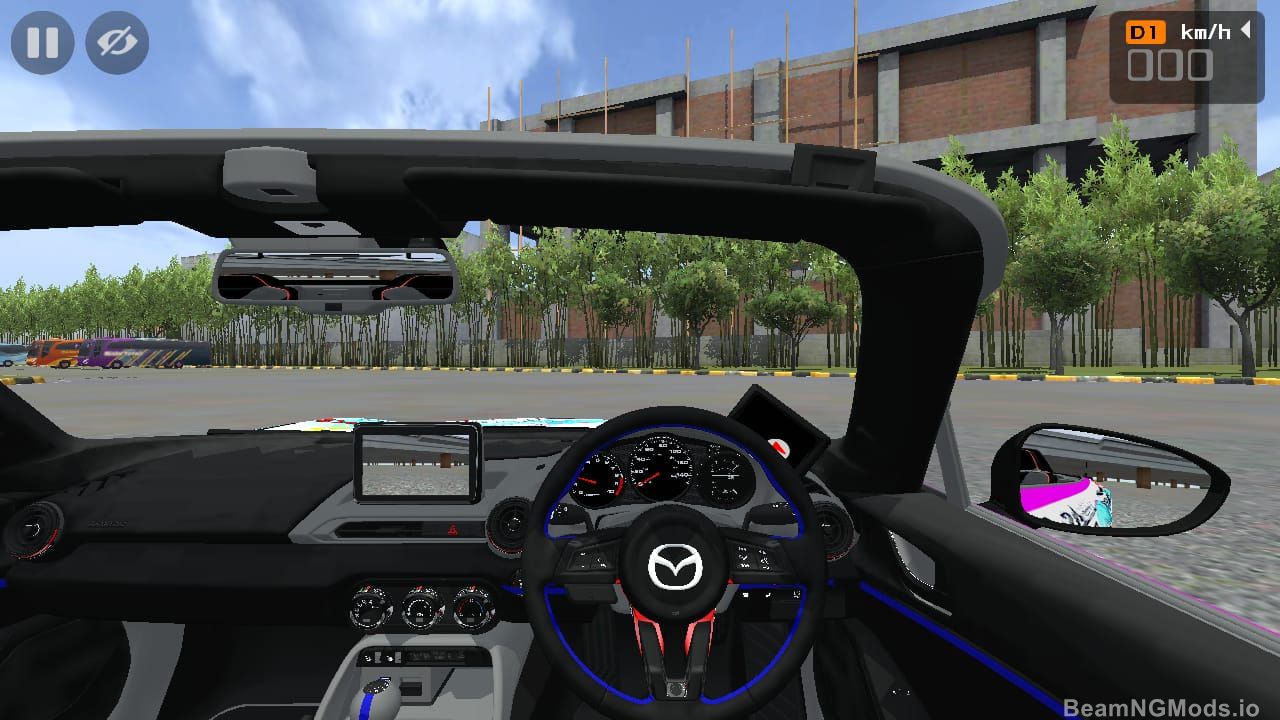Pause the game with the pause button
Screen dimensions: 1280x720
point(42,43)
